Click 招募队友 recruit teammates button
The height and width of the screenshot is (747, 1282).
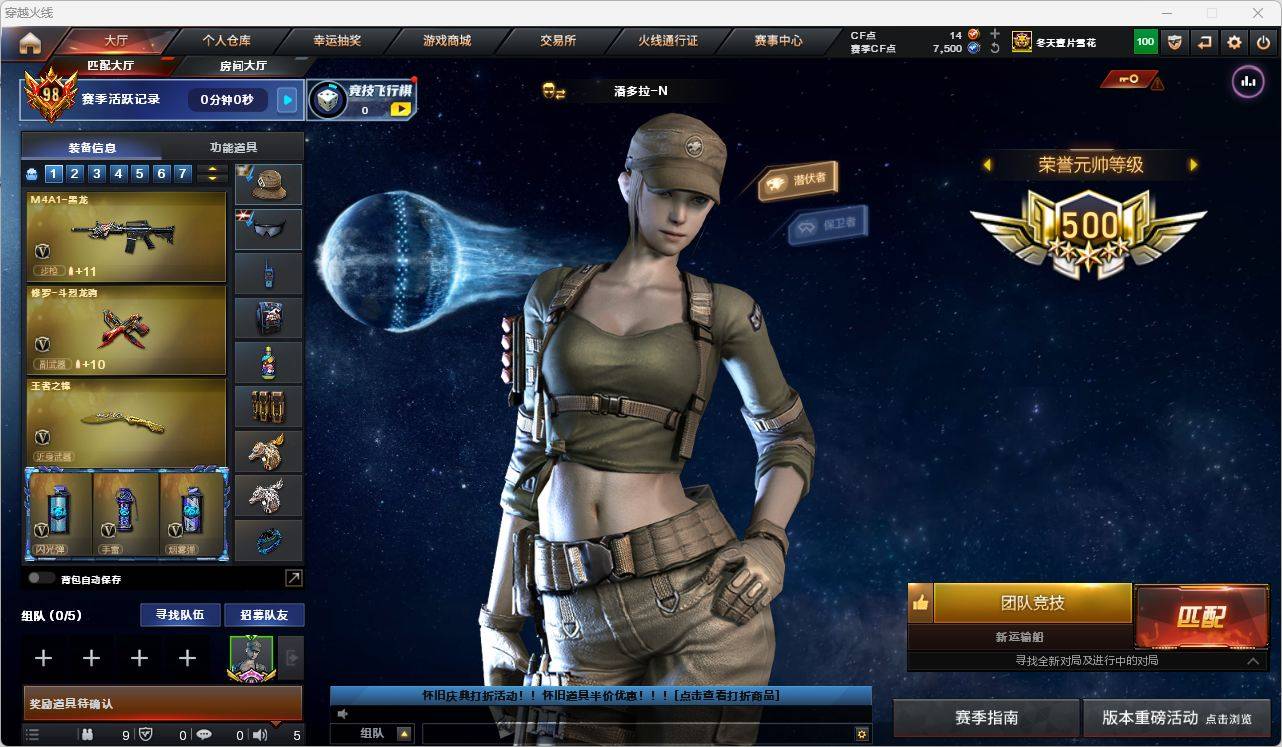(264, 615)
